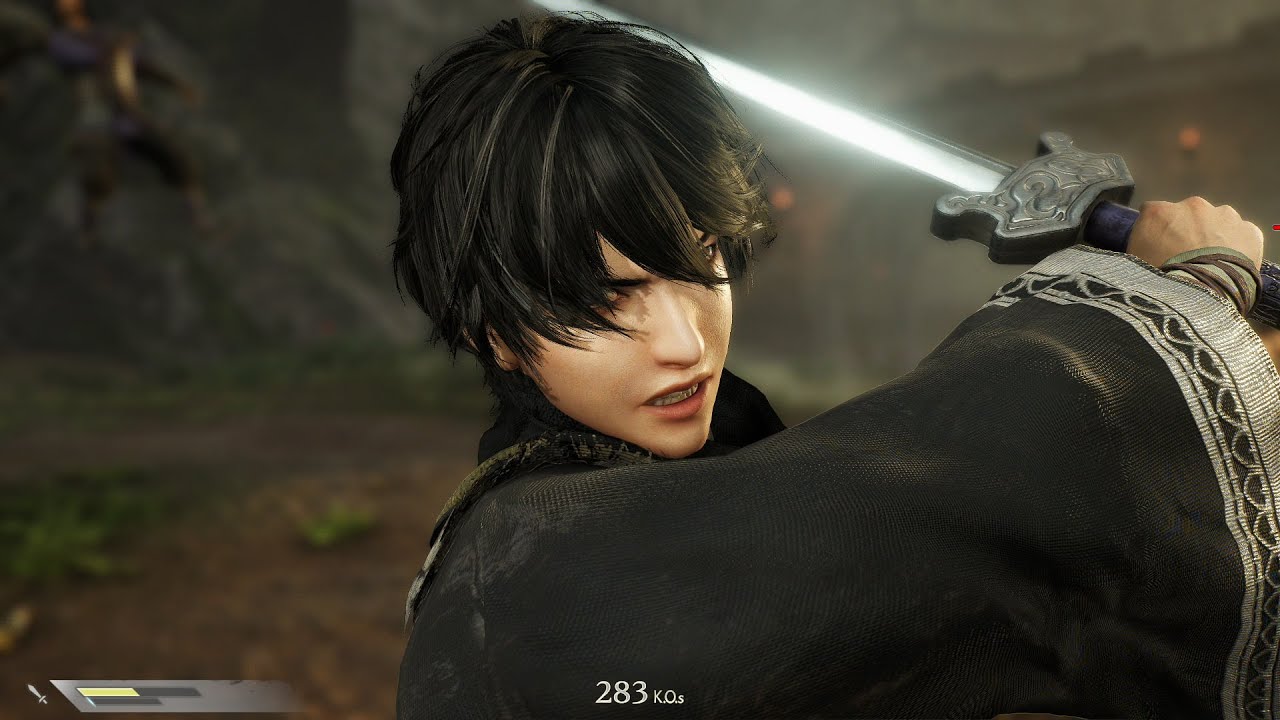Viewport: 1280px width, 720px height.
Task: Enable the secondary charge meter
Action: [120, 702]
